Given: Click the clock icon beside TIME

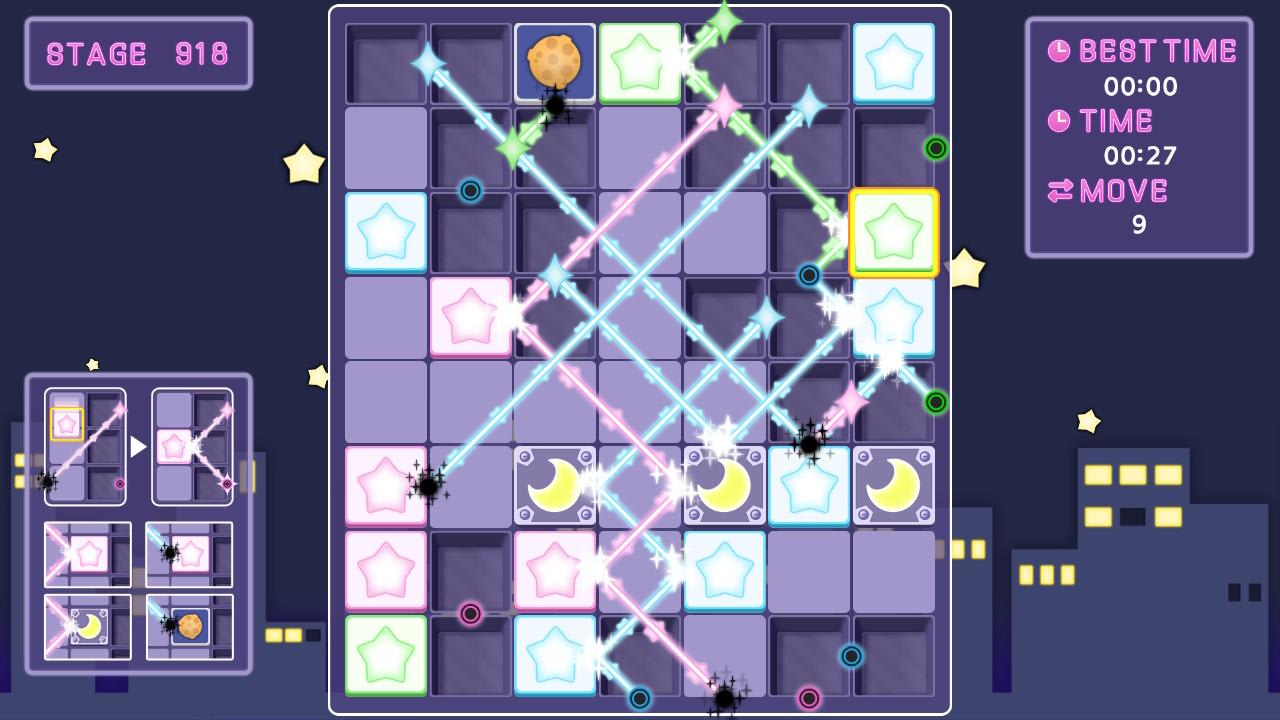Looking at the screenshot, I should pyautogui.click(x=1061, y=120).
